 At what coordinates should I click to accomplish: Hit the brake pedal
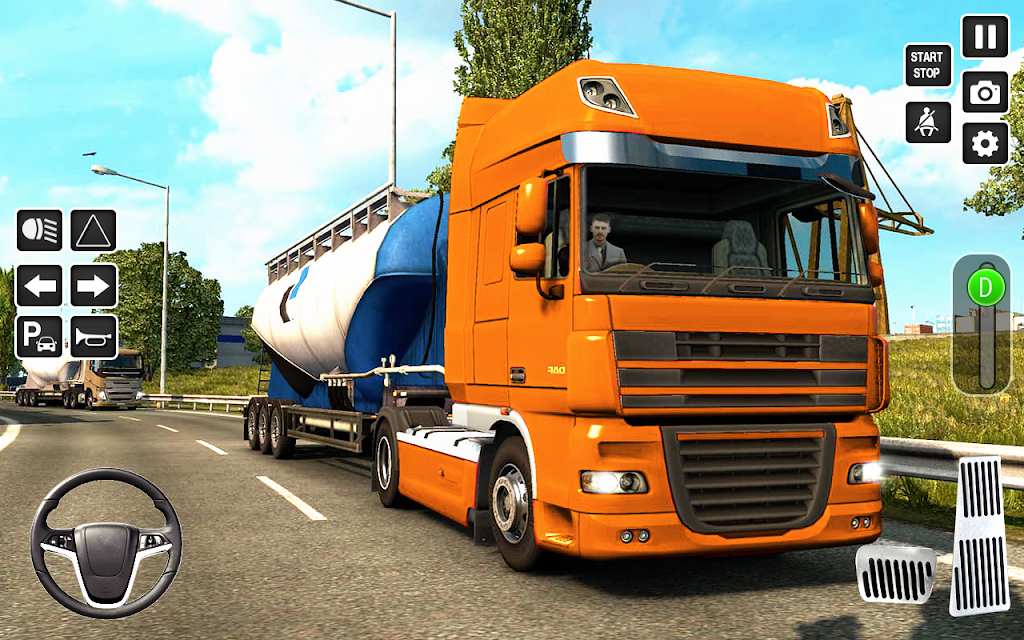click(894, 574)
